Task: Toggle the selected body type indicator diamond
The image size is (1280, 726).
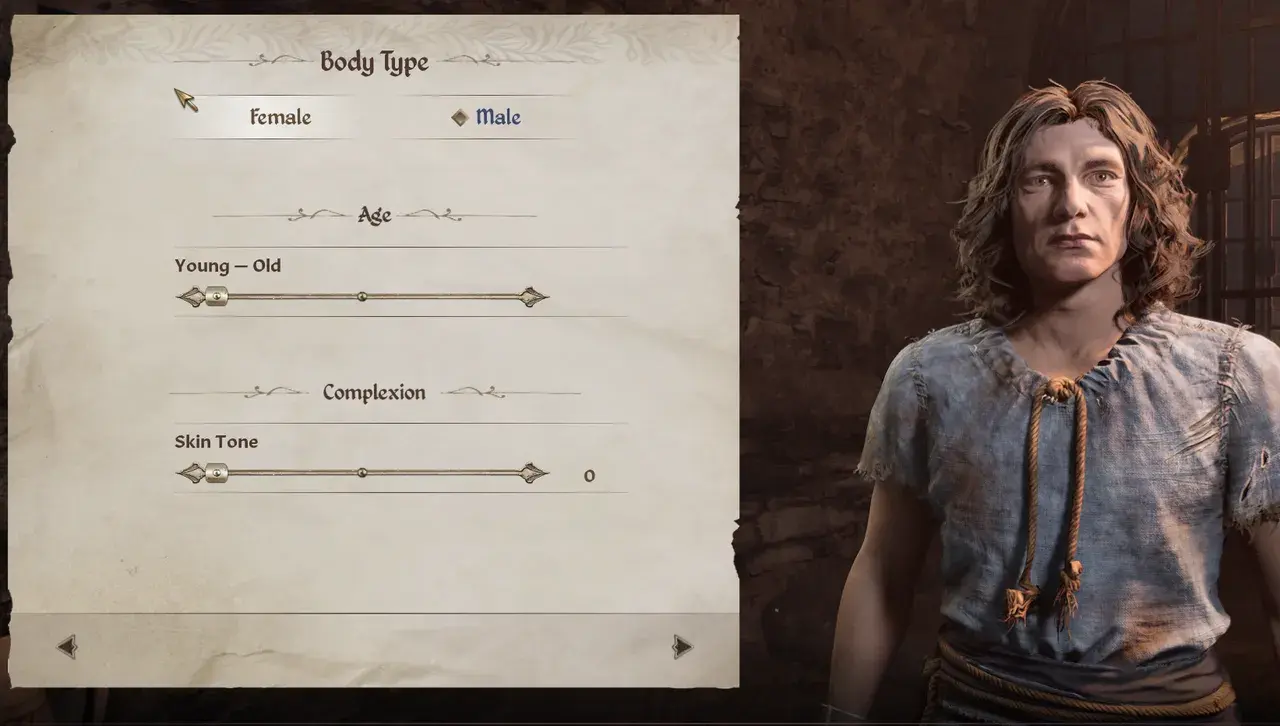Action: (460, 116)
